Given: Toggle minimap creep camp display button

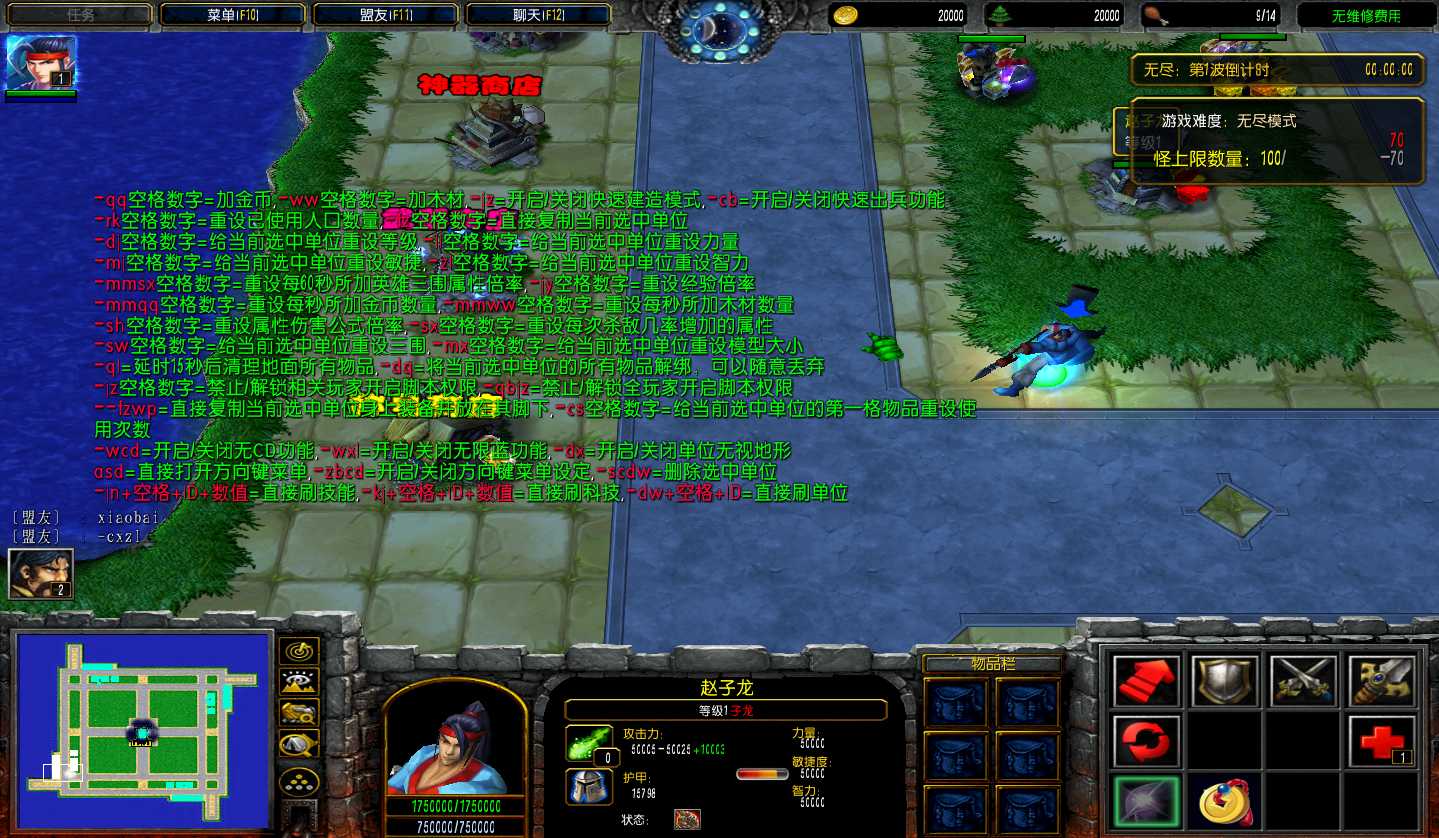Looking at the screenshot, I should click(x=299, y=744).
